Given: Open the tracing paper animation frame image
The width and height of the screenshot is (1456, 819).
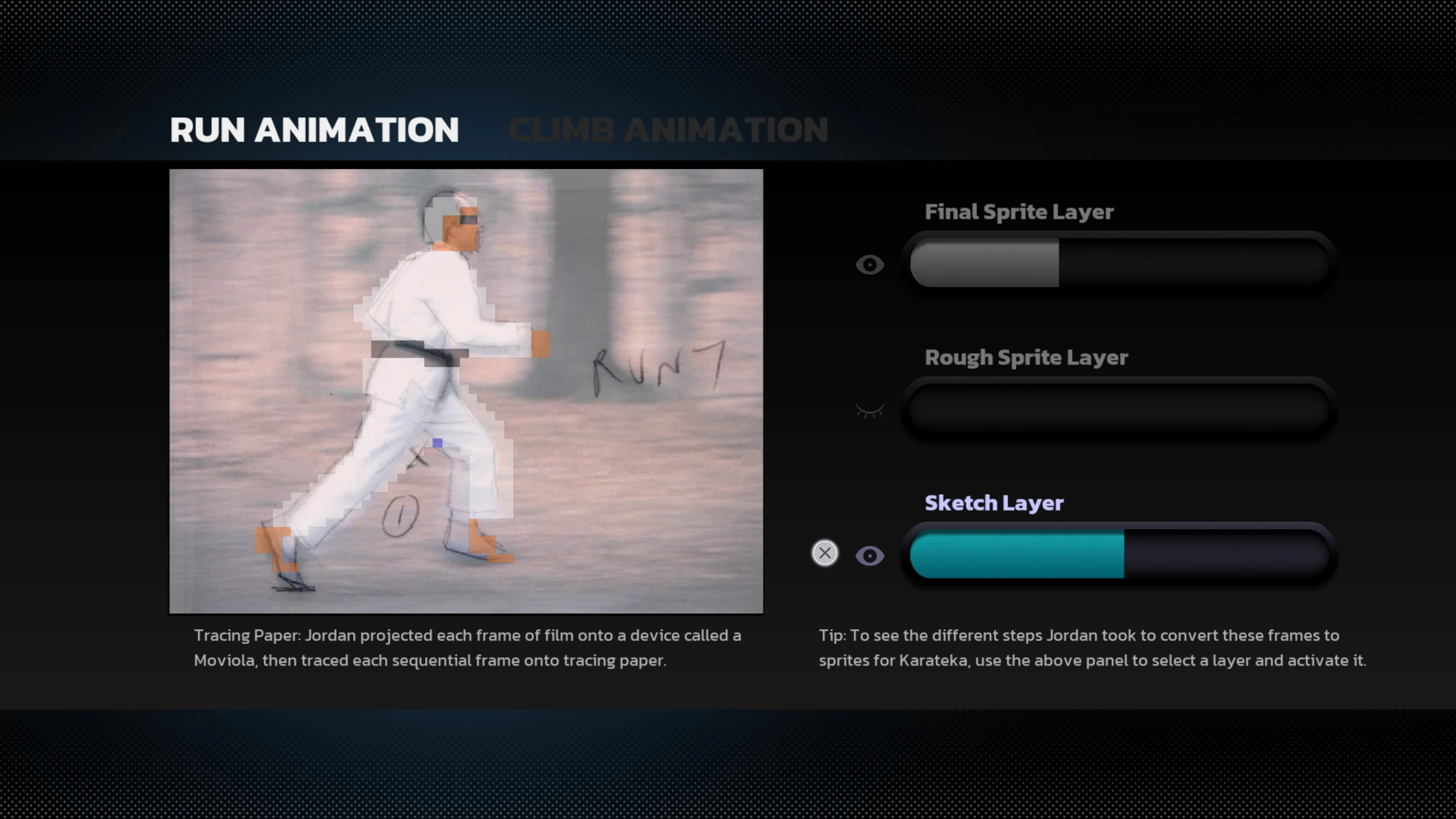Looking at the screenshot, I should (x=466, y=391).
